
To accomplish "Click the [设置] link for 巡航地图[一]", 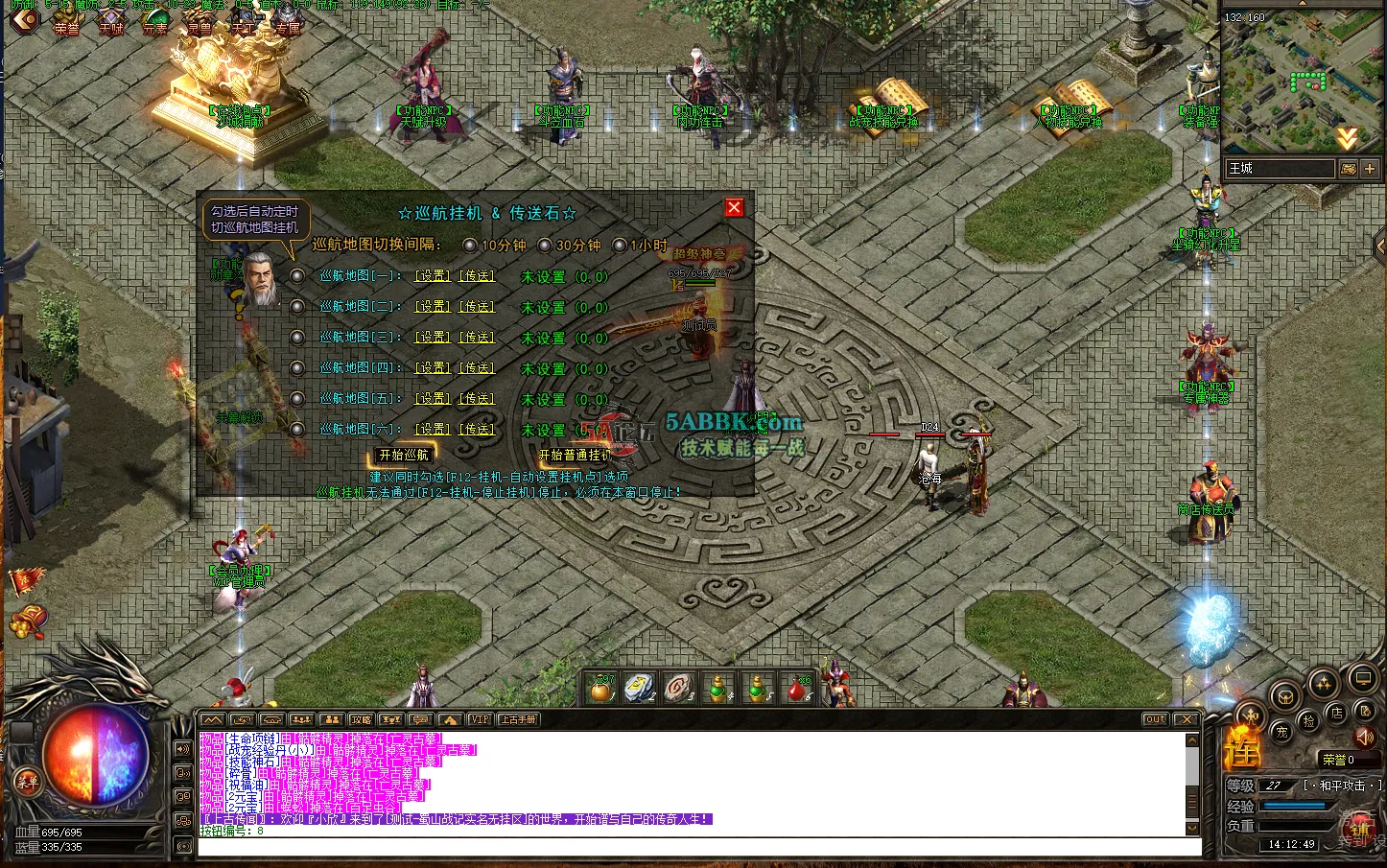I will [430, 276].
